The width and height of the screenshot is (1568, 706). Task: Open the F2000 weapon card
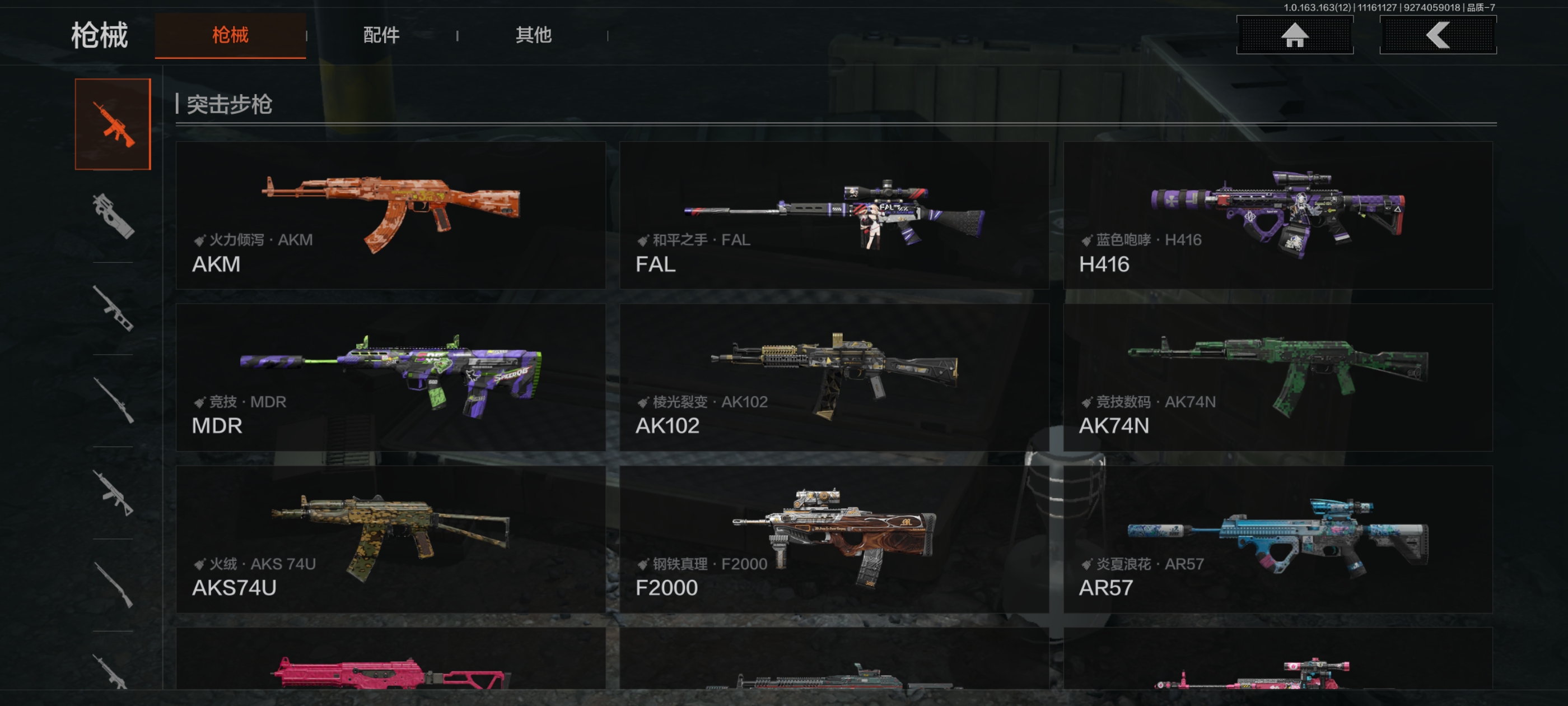834,539
